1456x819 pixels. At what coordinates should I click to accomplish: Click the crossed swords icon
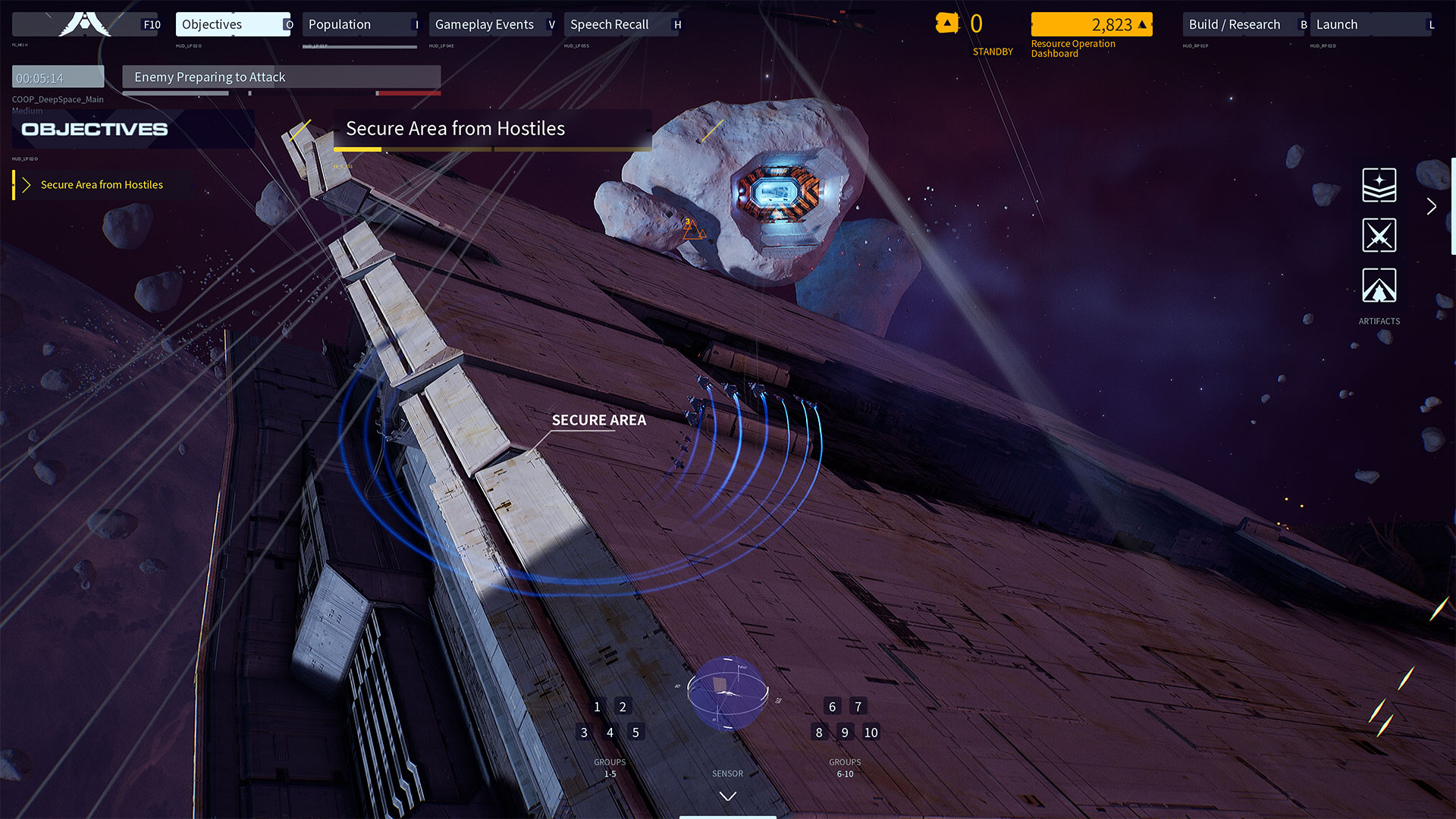pyautogui.click(x=1379, y=235)
